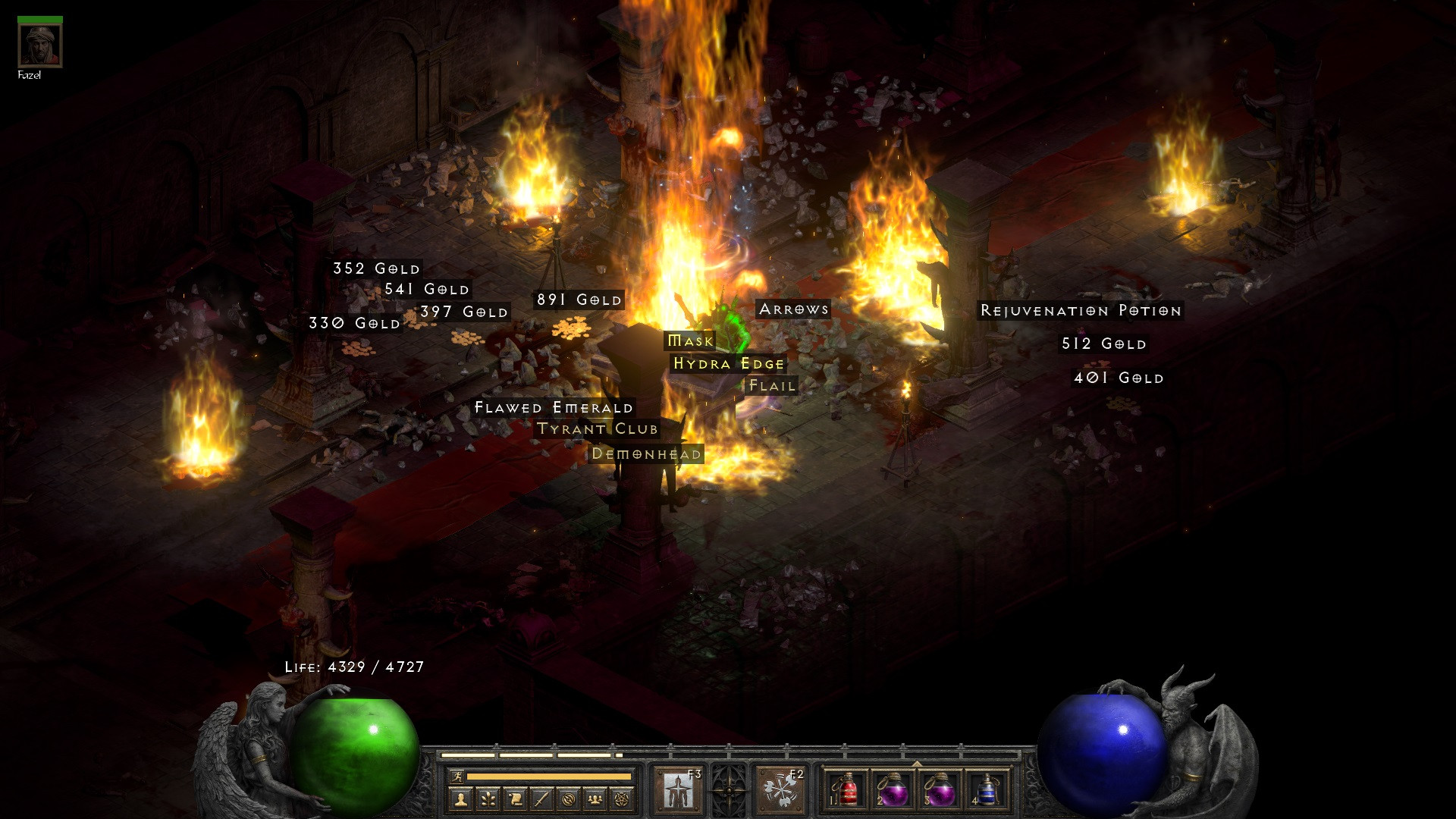Collect the 891 Gold label

pos(579,300)
